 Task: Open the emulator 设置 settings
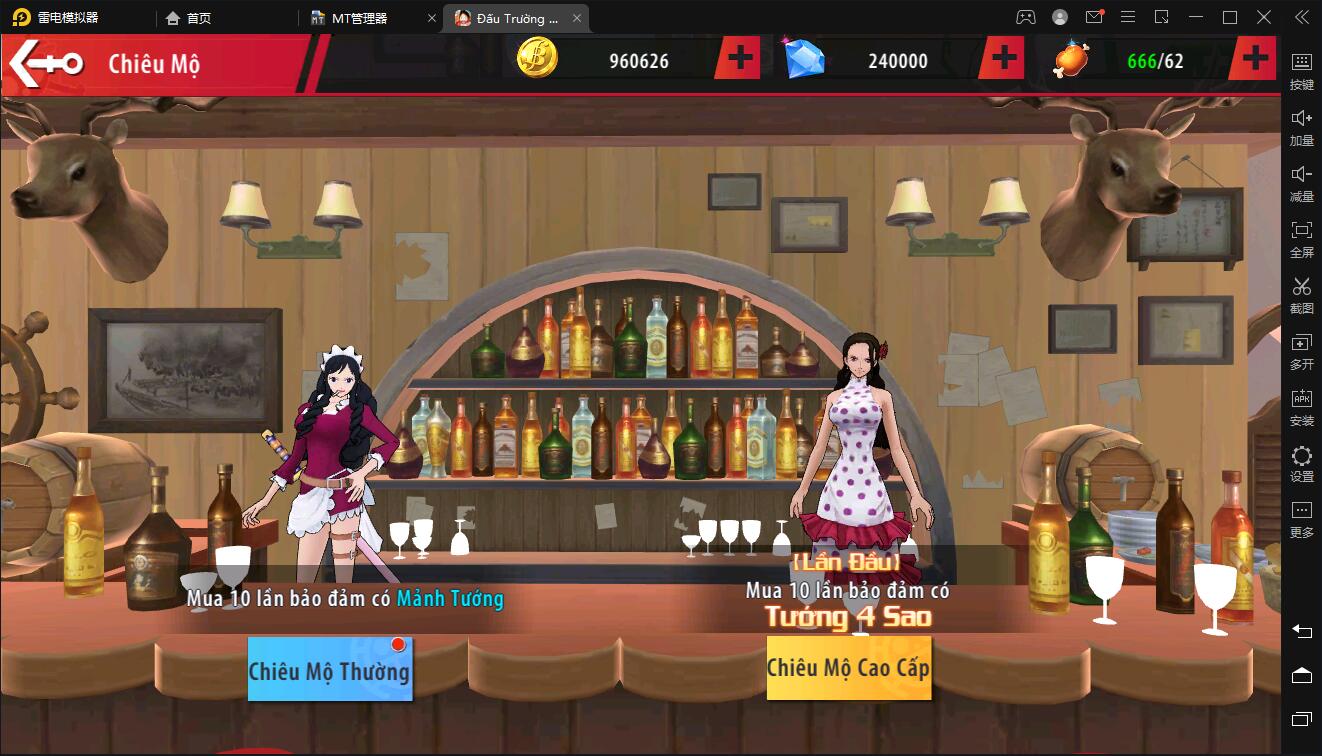1301,464
